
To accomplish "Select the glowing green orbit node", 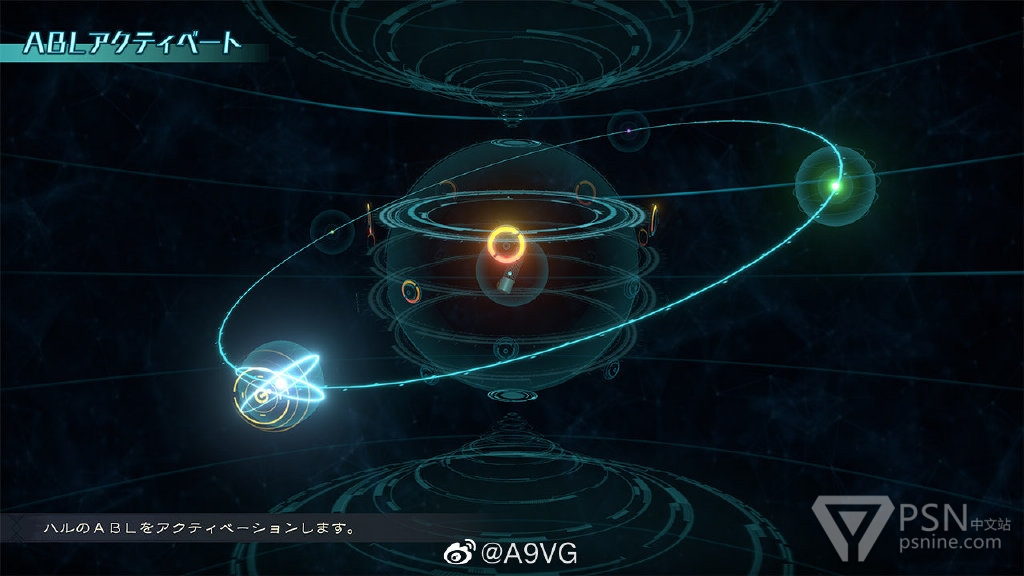I will (x=835, y=185).
